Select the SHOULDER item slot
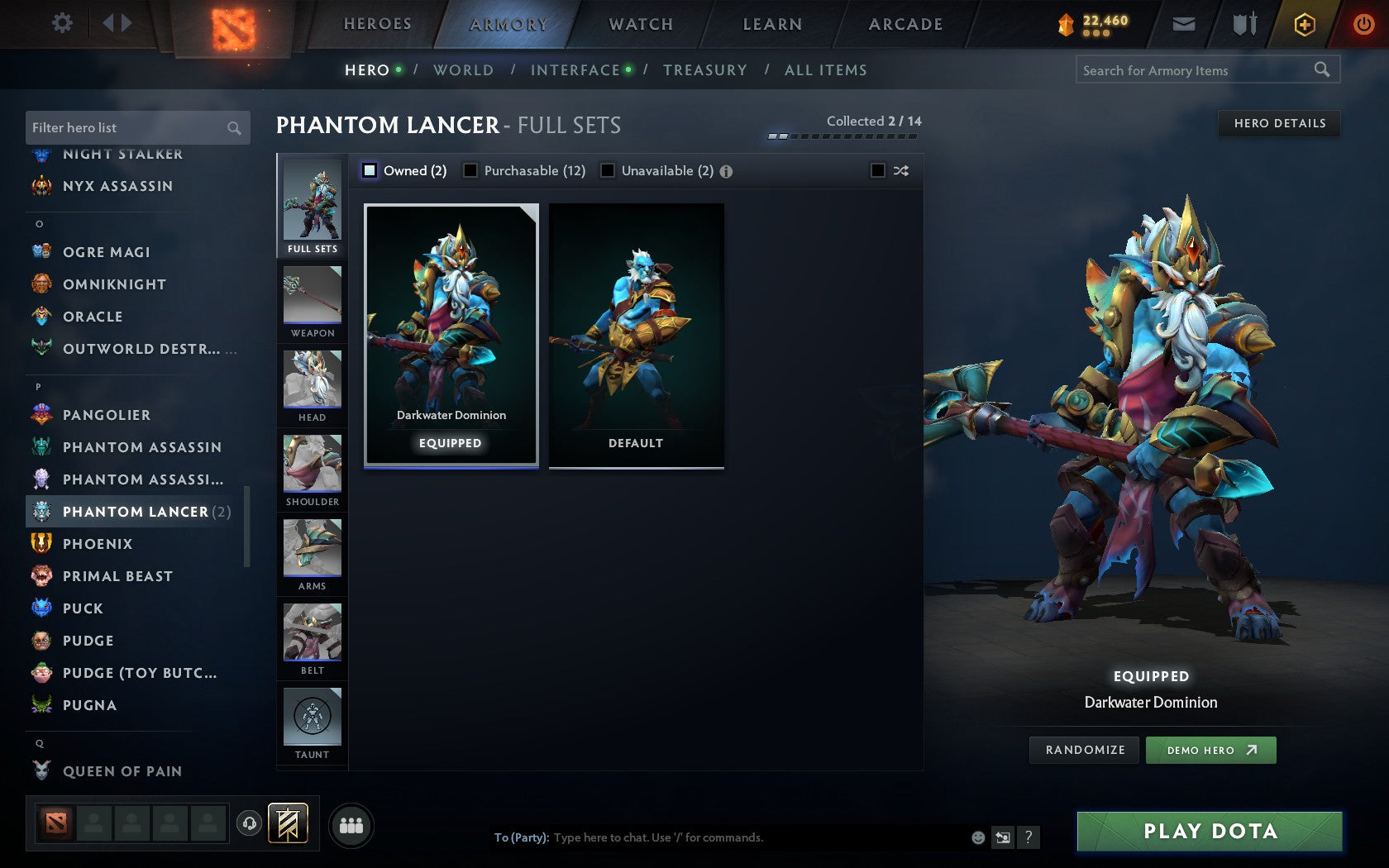Image resolution: width=1389 pixels, height=868 pixels. [x=312, y=470]
